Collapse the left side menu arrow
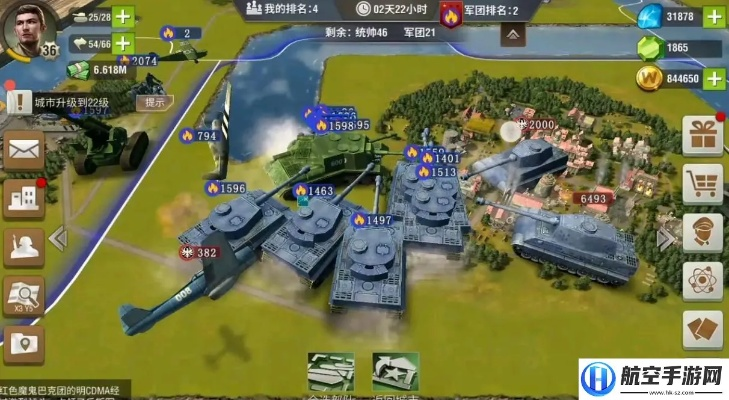 58,238
